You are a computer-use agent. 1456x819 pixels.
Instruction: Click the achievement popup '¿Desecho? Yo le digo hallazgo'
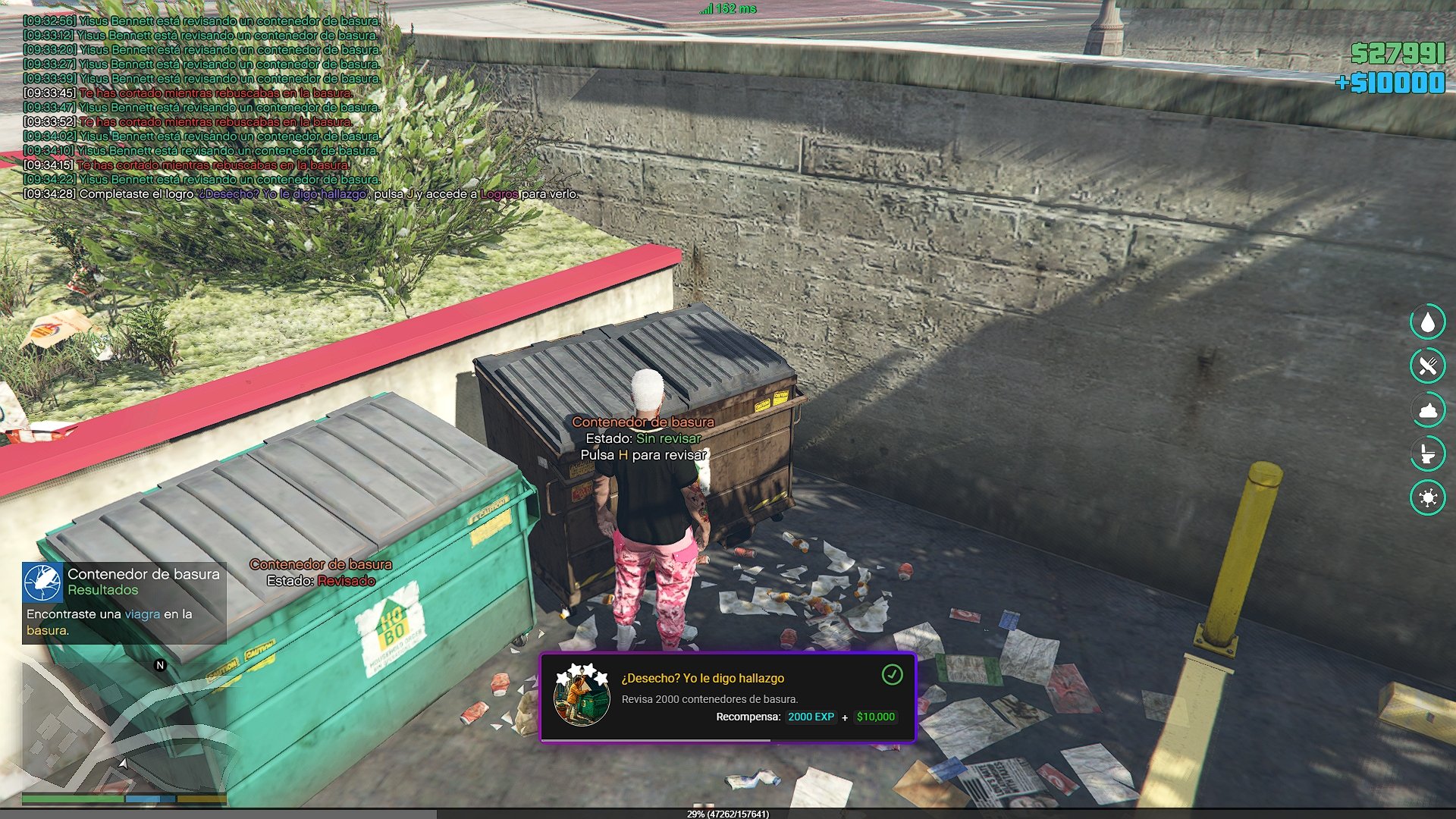(727, 697)
